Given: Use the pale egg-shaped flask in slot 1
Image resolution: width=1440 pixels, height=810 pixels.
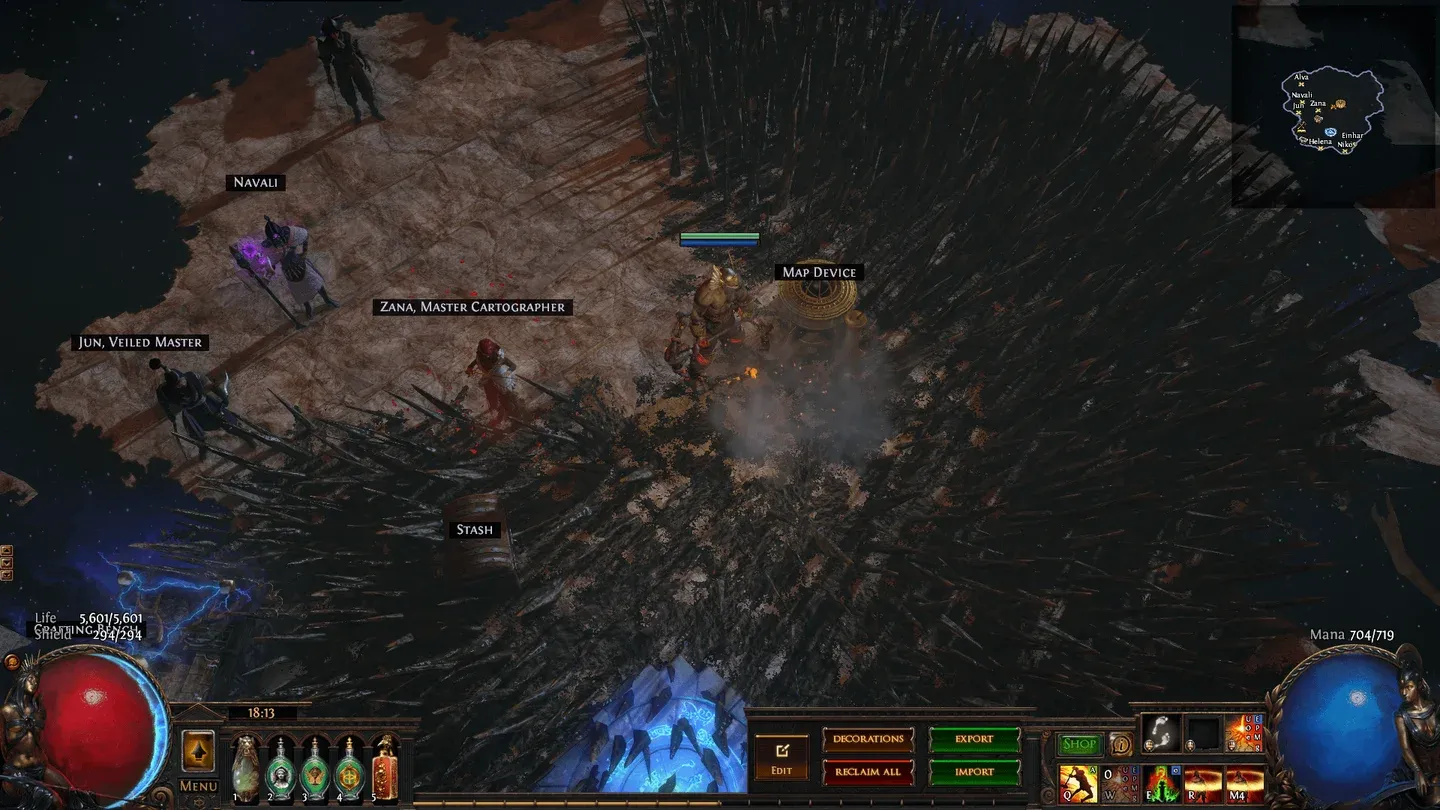Looking at the screenshot, I should pyautogui.click(x=246, y=770).
